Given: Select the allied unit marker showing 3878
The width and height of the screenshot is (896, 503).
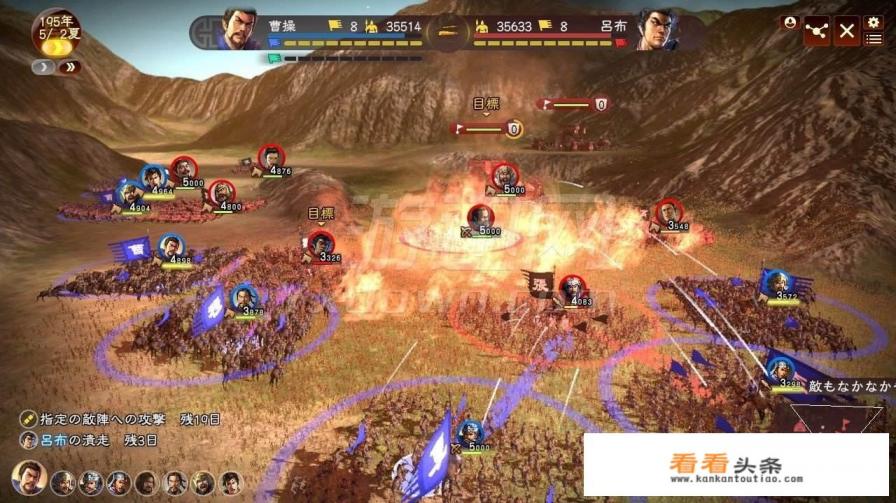Looking at the screenshot, I should point(243,298).
